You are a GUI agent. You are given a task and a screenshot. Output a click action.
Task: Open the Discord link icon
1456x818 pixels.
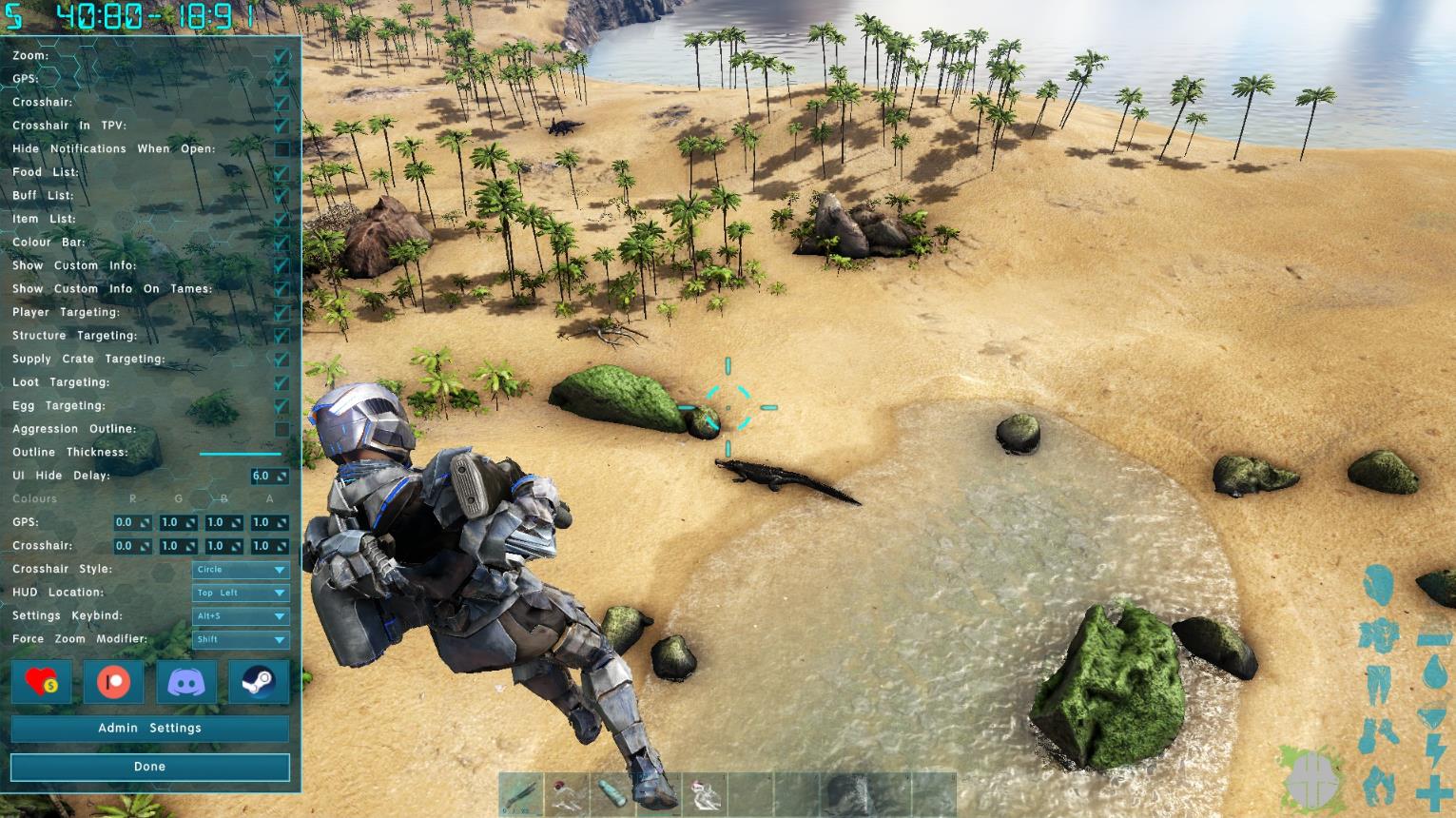[x=186, y=682]
